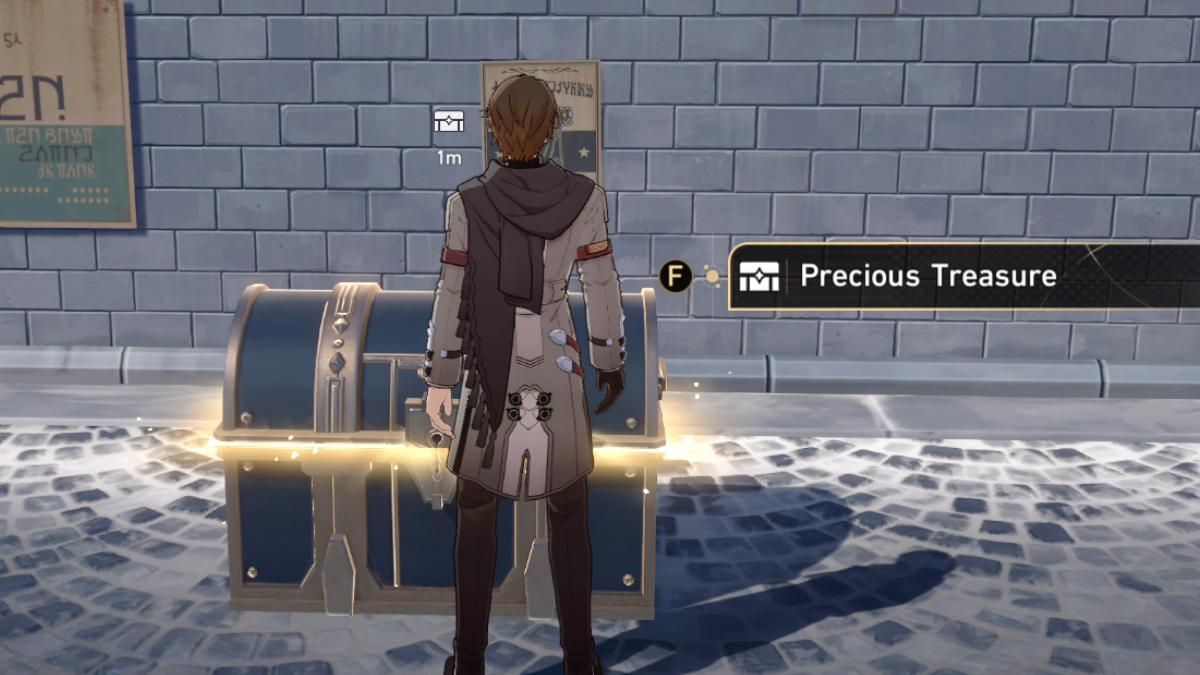The image size is (1200, 675).
Task: Open the Precious Treasure interaction prompt
Action: coord(928,276)
